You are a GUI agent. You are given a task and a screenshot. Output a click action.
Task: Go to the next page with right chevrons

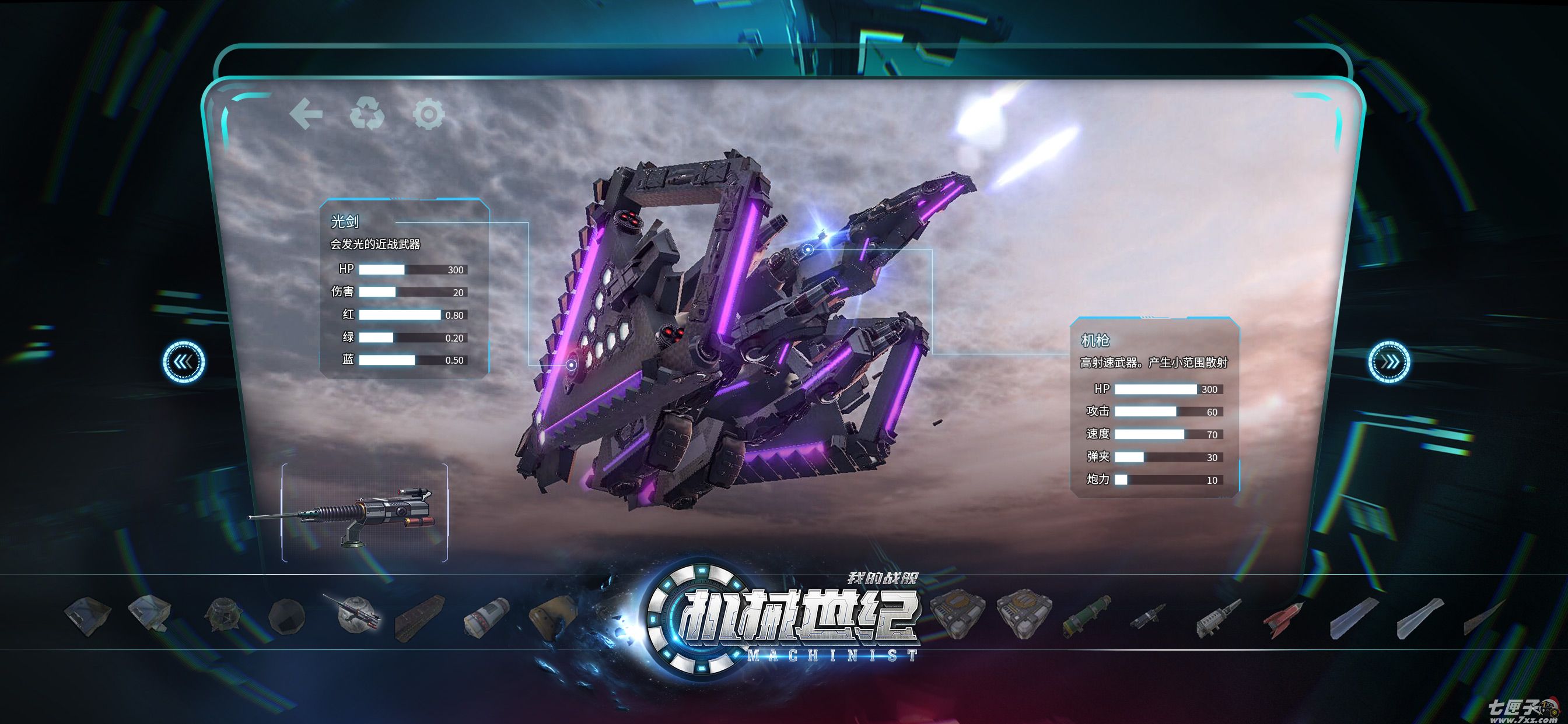tap(1390, 362)
